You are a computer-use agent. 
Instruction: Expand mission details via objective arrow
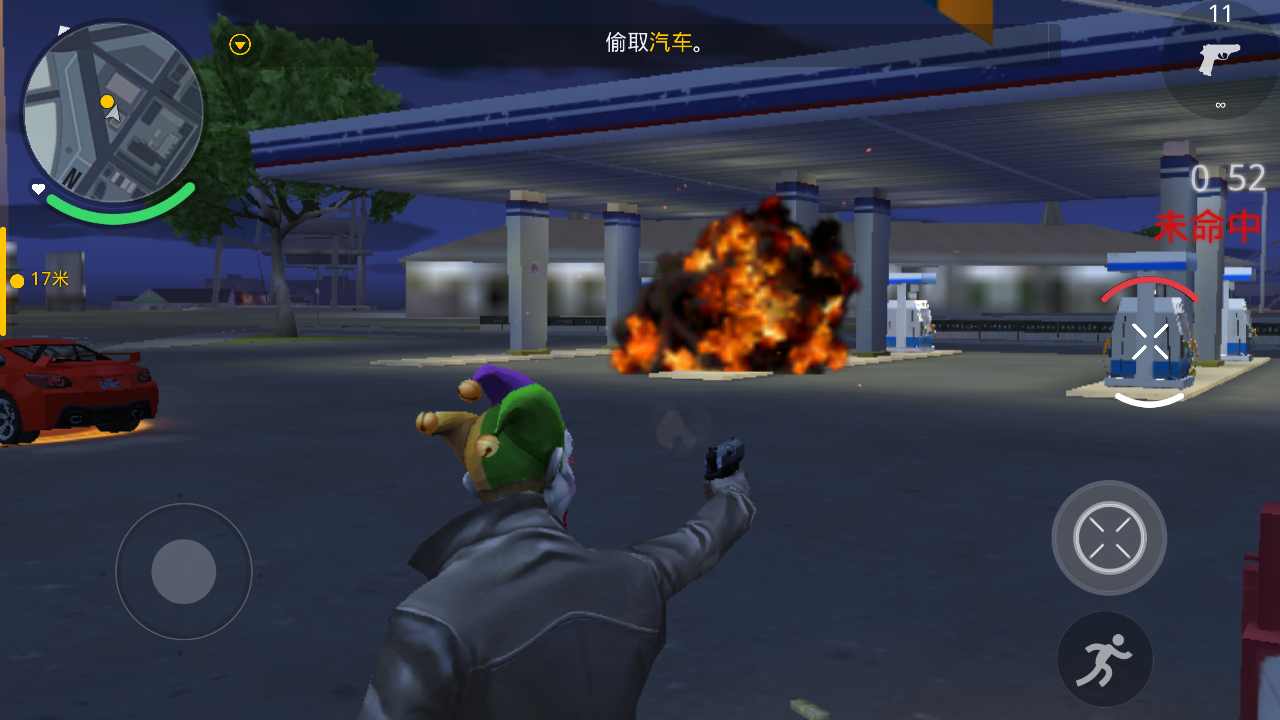(239, 45)
